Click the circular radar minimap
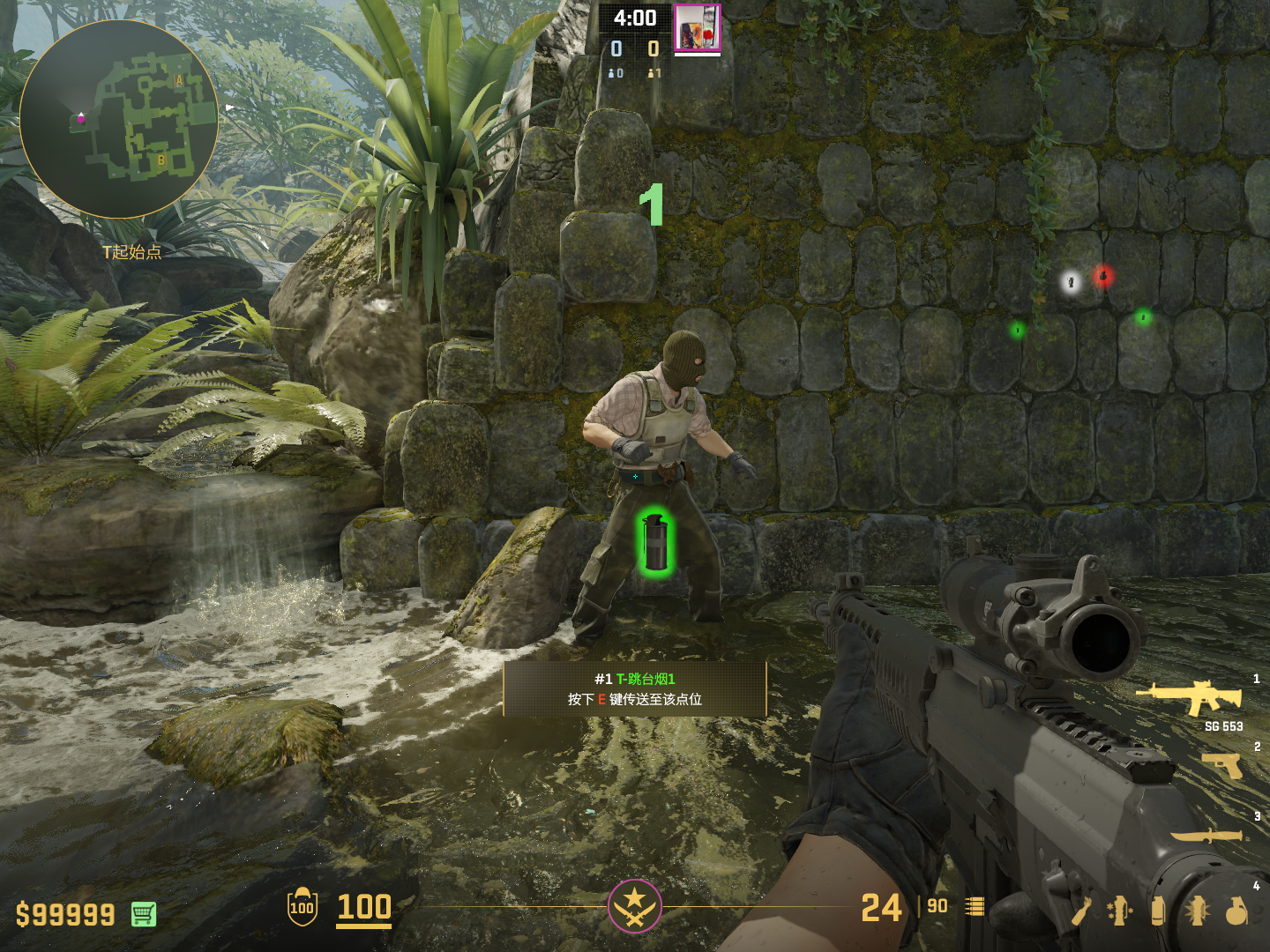 [118, 119]
